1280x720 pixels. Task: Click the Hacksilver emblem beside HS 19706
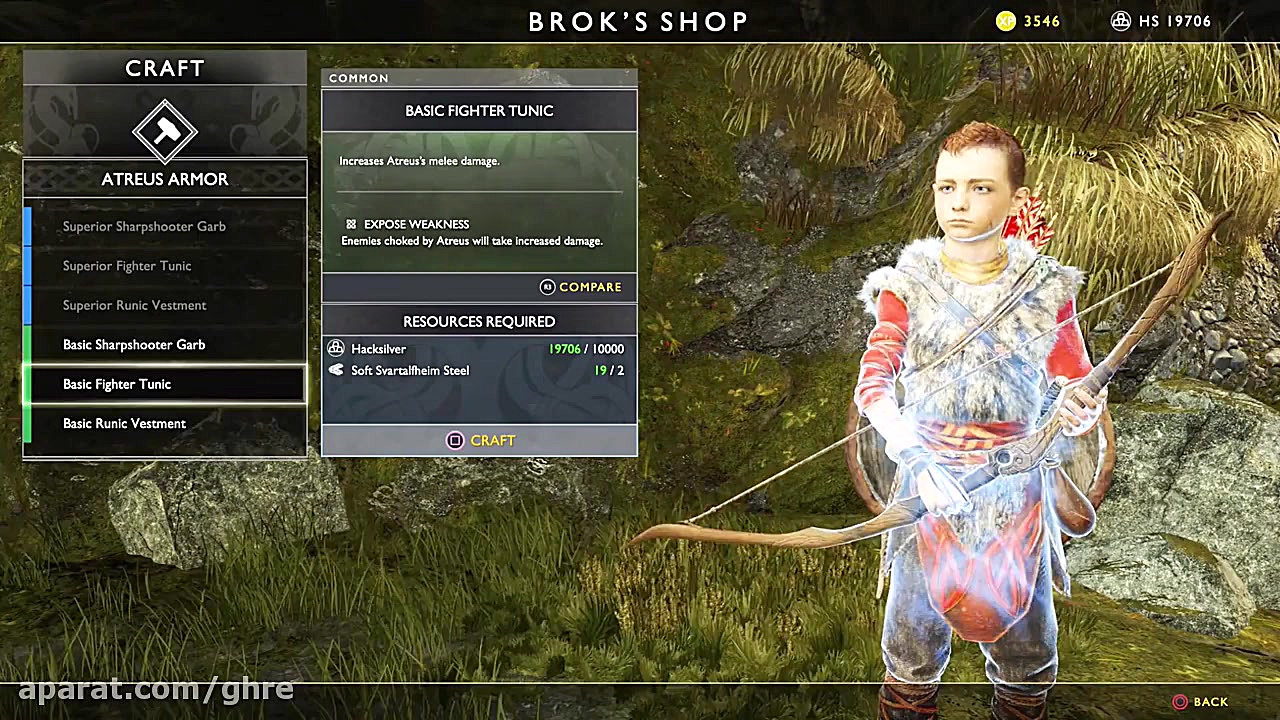click(x=1120, y=20)
